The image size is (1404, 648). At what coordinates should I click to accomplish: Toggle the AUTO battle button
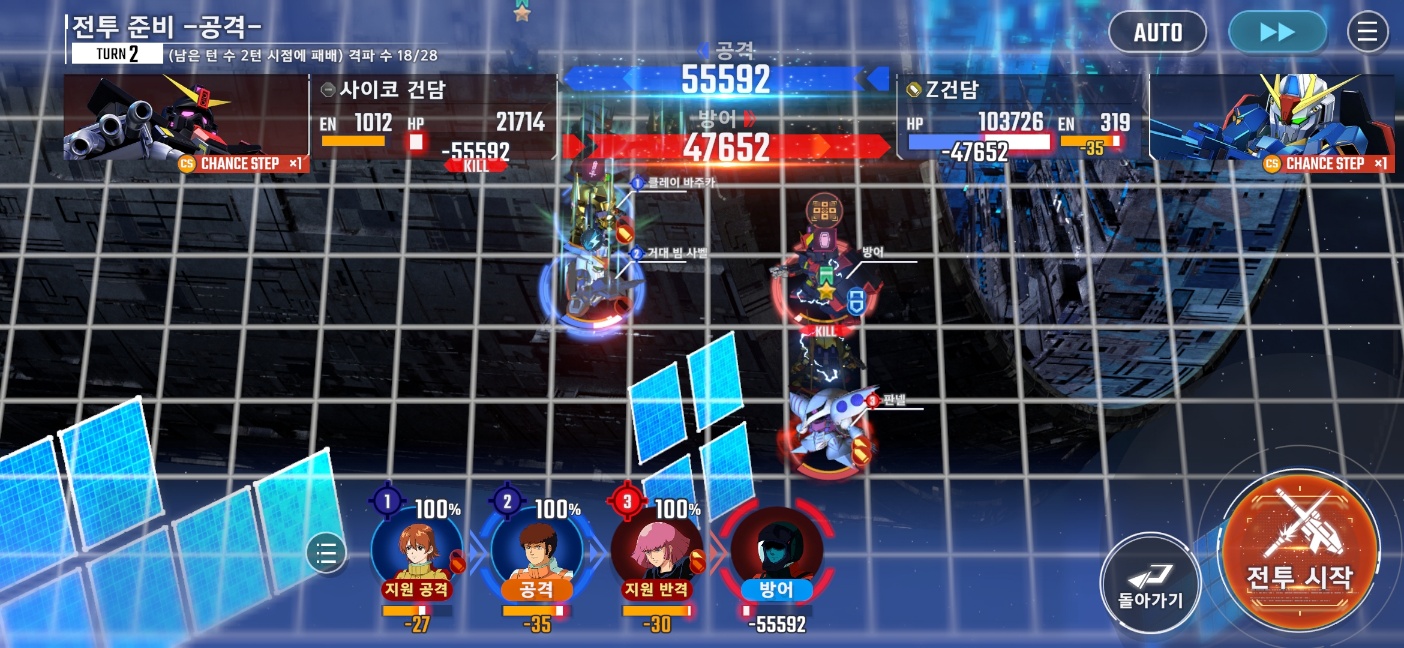click(x=1157, y=32)
